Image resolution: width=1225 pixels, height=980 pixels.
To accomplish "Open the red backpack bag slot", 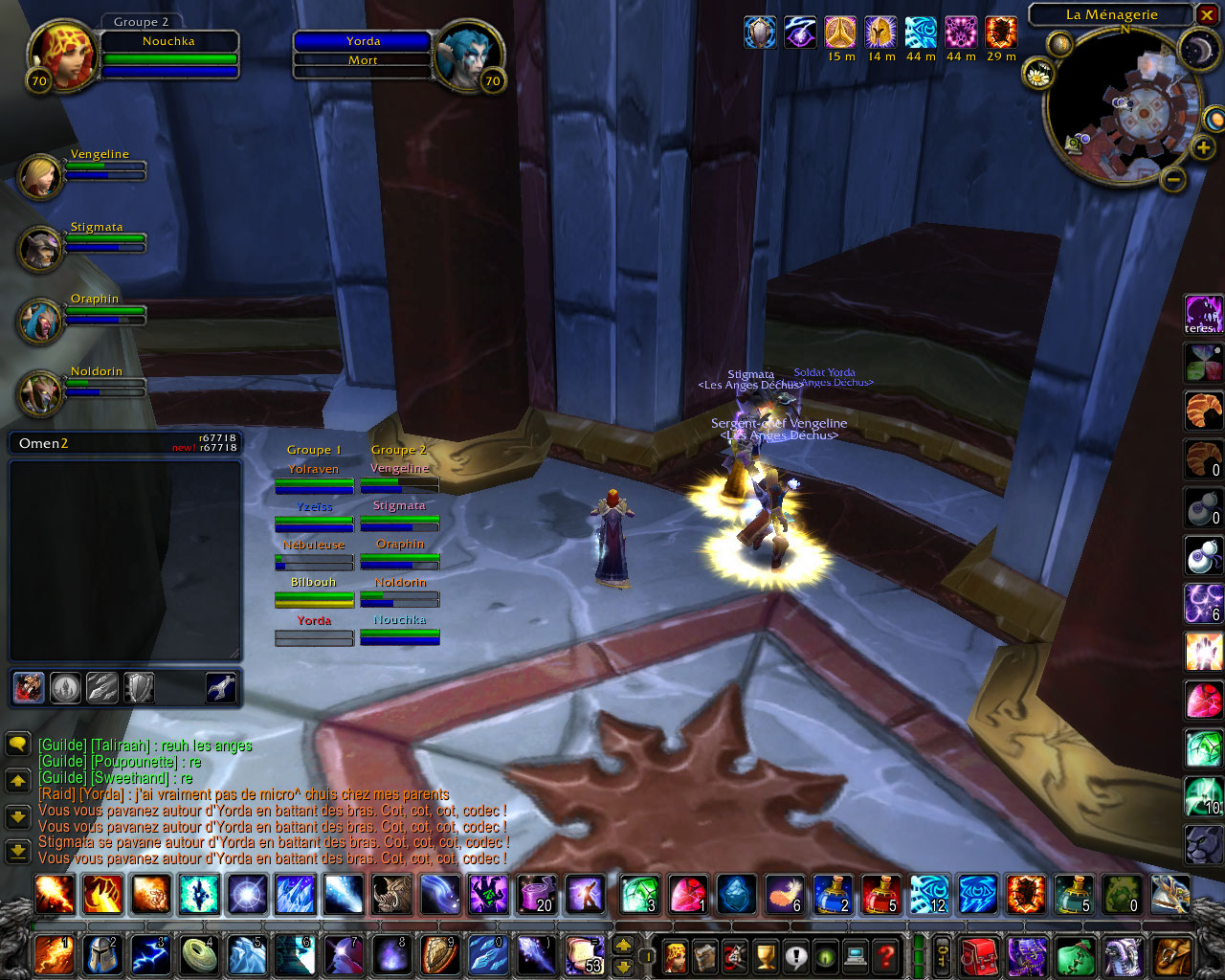I will (978, 955).
